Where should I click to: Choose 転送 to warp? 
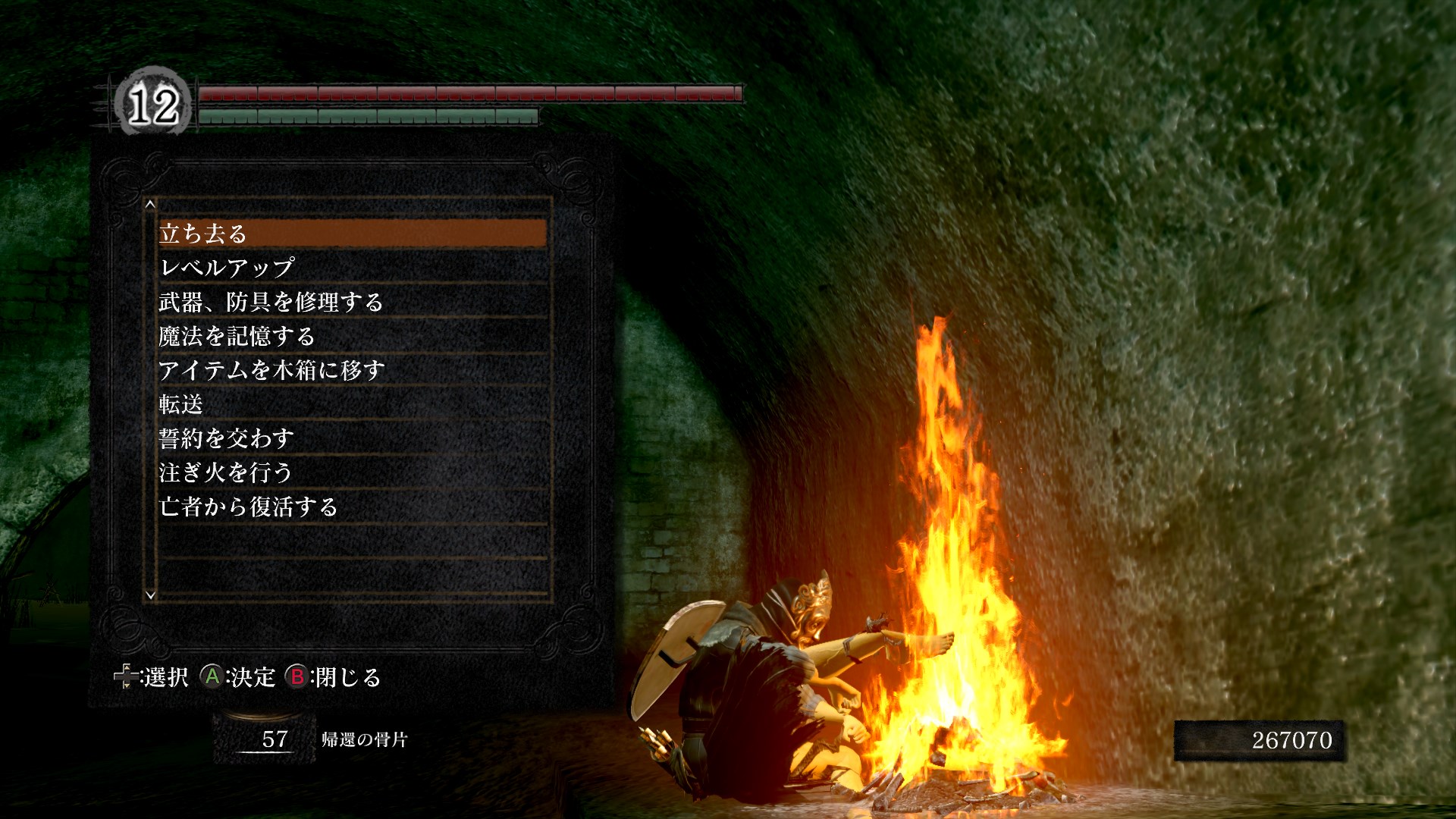tap(353, 404)
